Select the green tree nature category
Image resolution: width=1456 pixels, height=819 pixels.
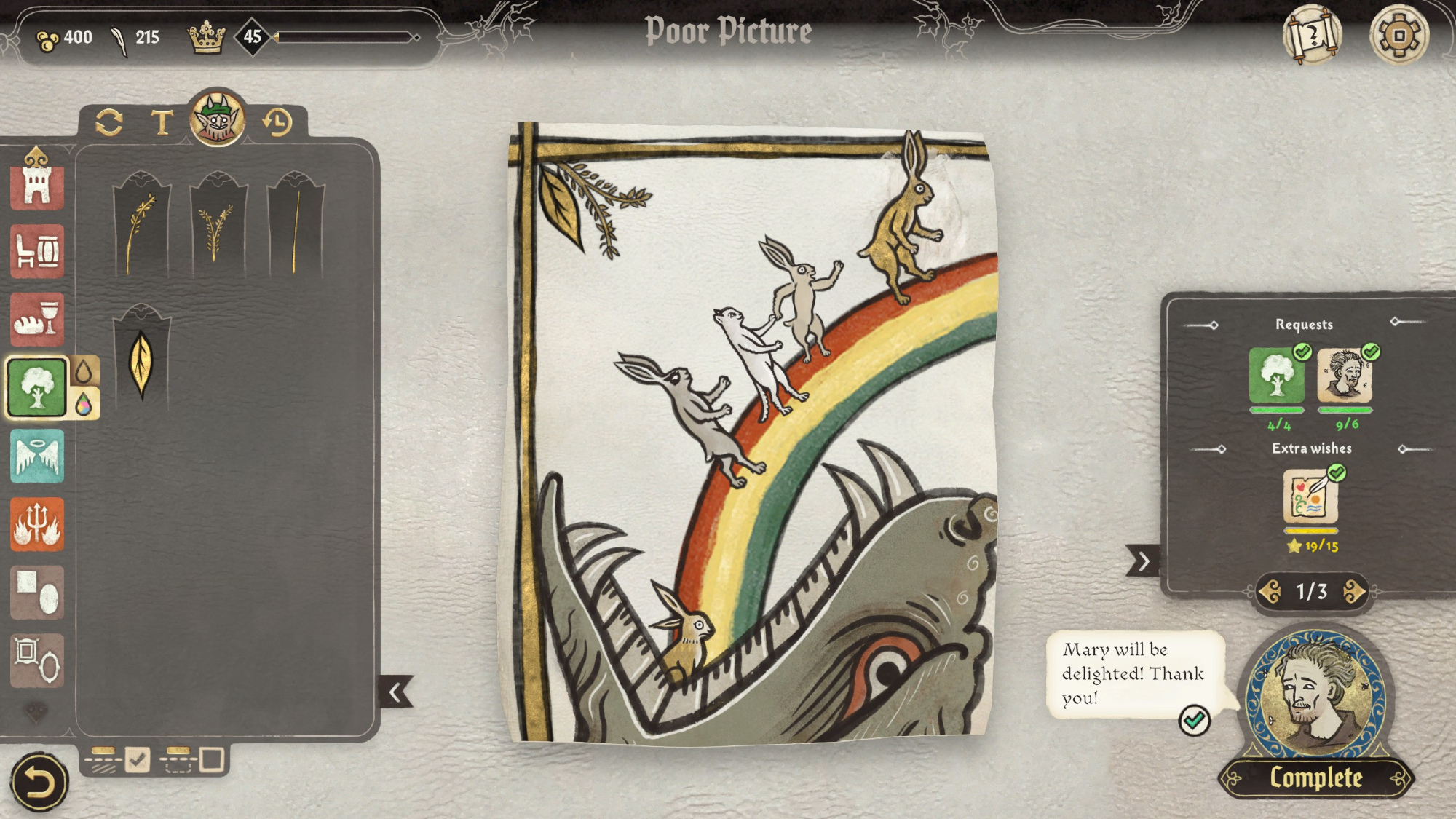pyautogui.click(x=37, y=387)
